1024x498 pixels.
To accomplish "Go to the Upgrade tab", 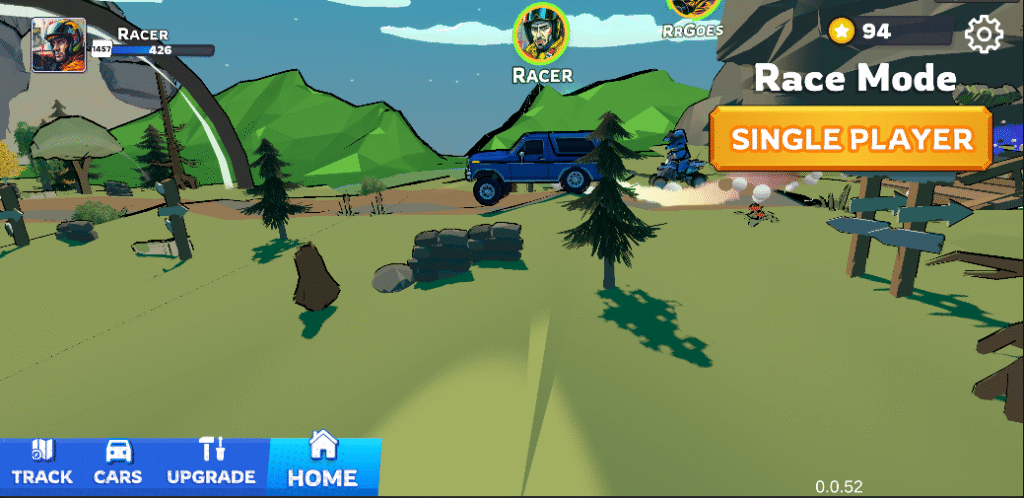I will [211, 465].
